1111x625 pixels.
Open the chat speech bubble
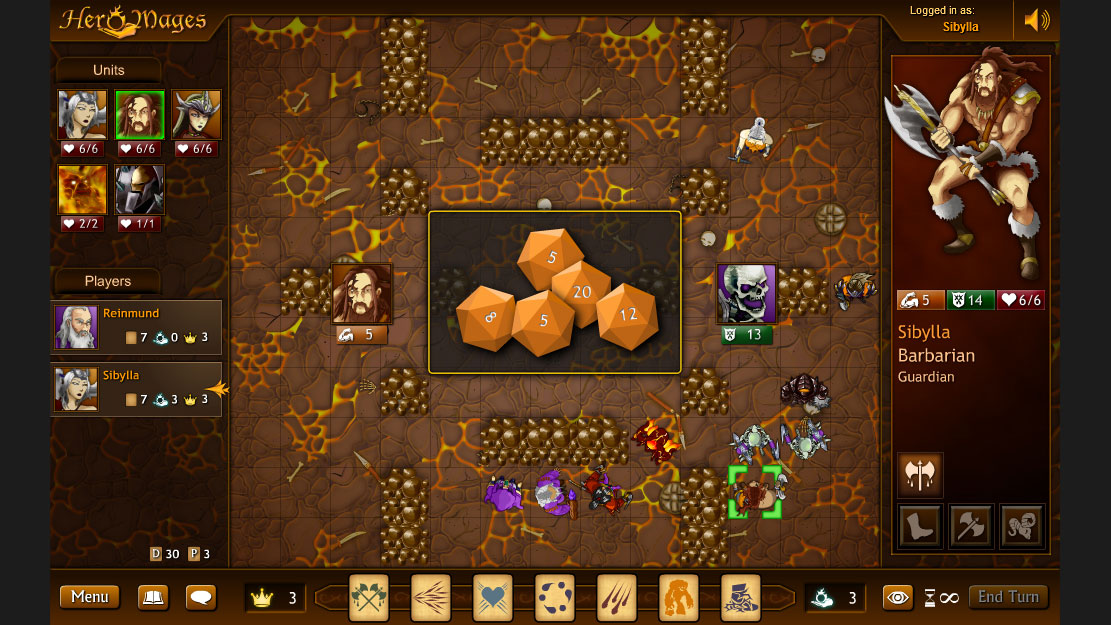[x=201, y=597]
